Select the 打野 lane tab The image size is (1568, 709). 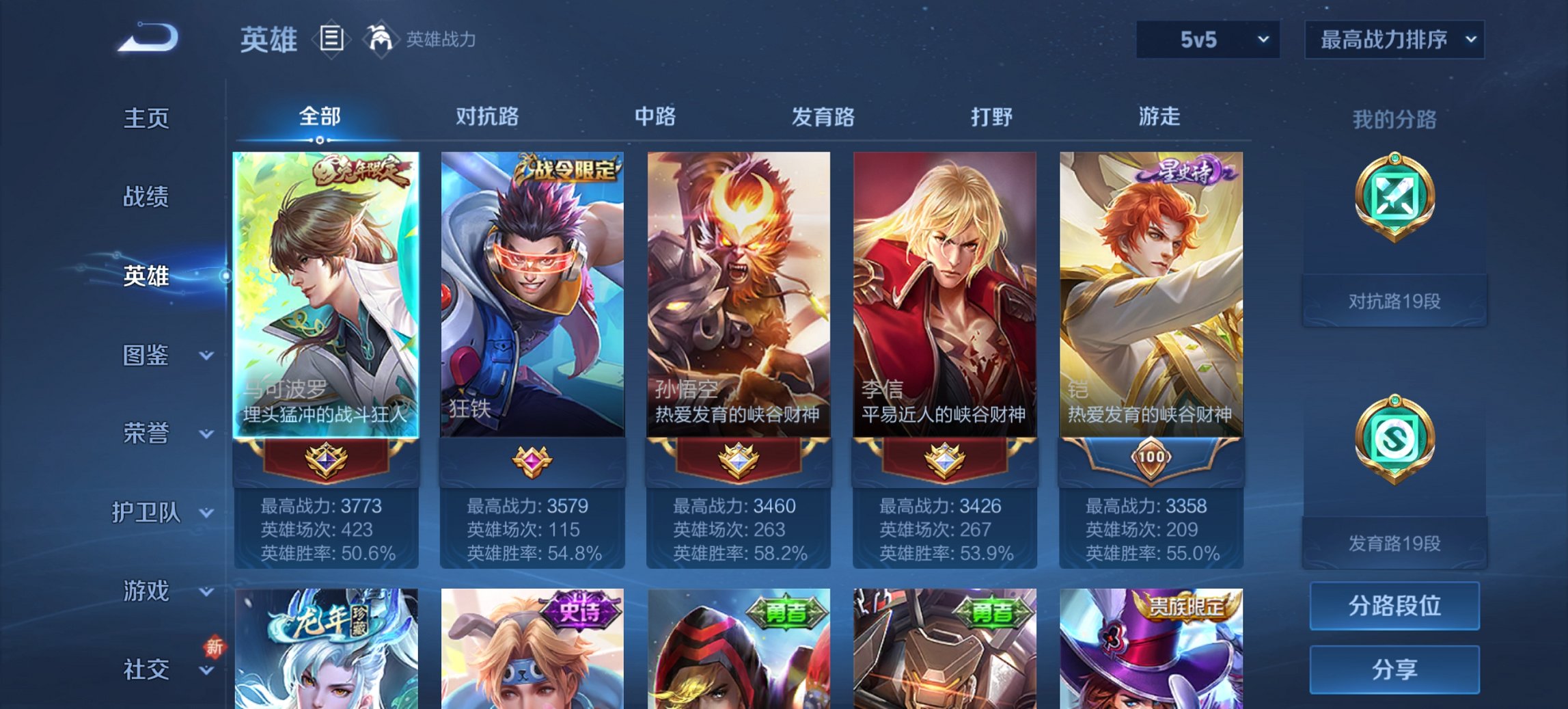pyautogui.click(x=993, y=117)
